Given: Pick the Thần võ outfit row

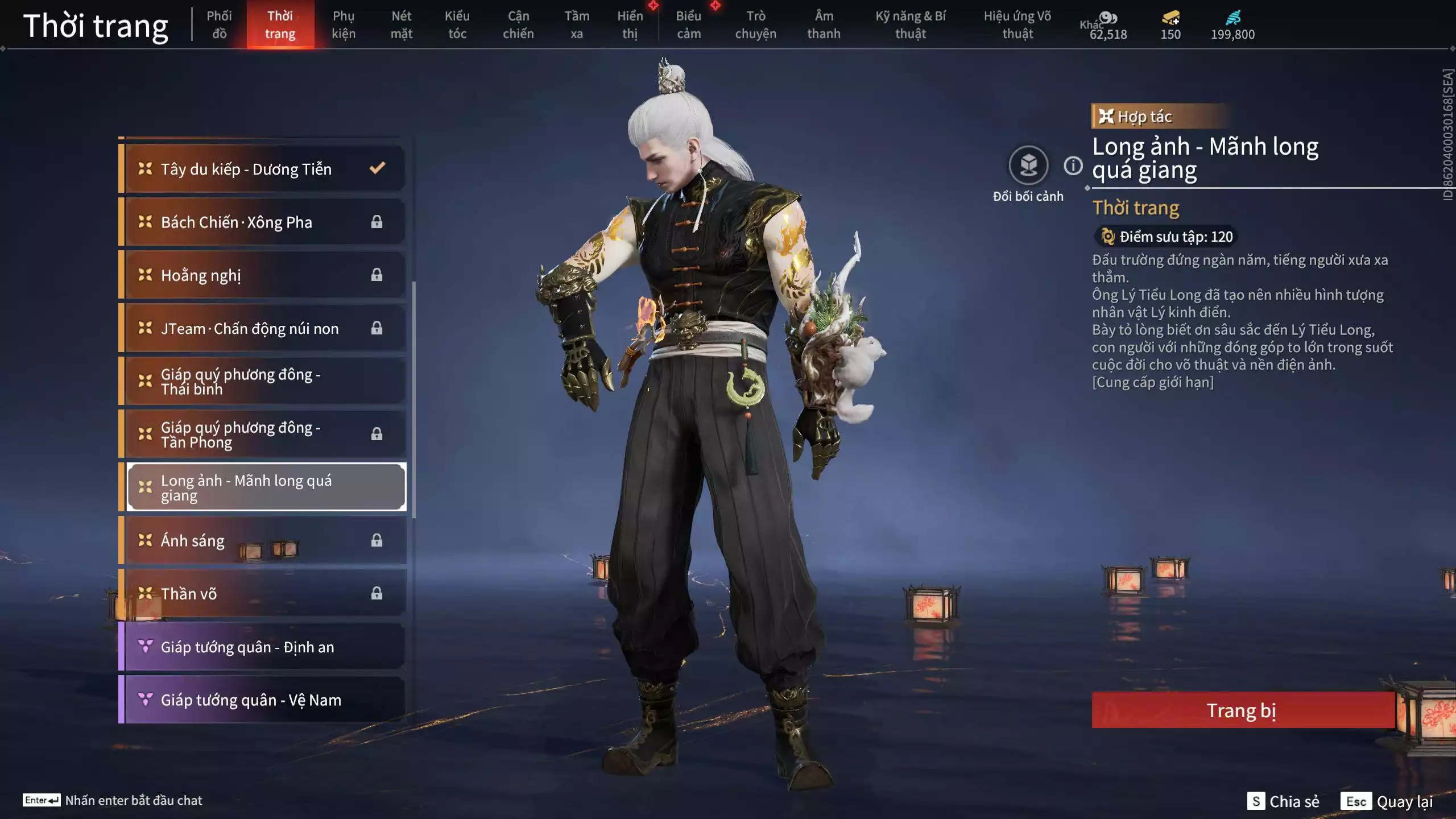Looking at the screenshot, I should point(264,593).
